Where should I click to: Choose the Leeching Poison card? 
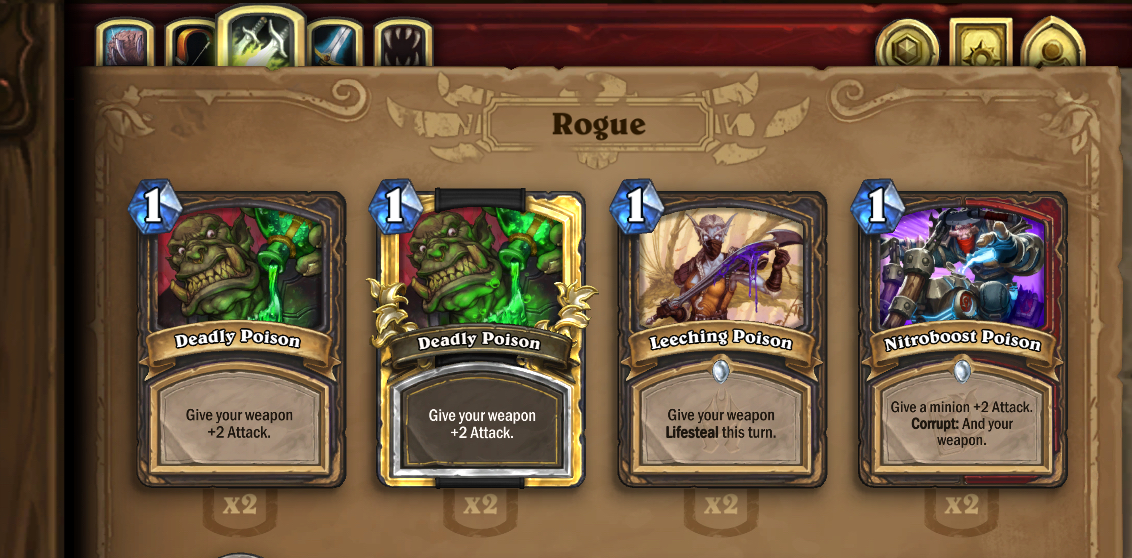tap(721, 340)
